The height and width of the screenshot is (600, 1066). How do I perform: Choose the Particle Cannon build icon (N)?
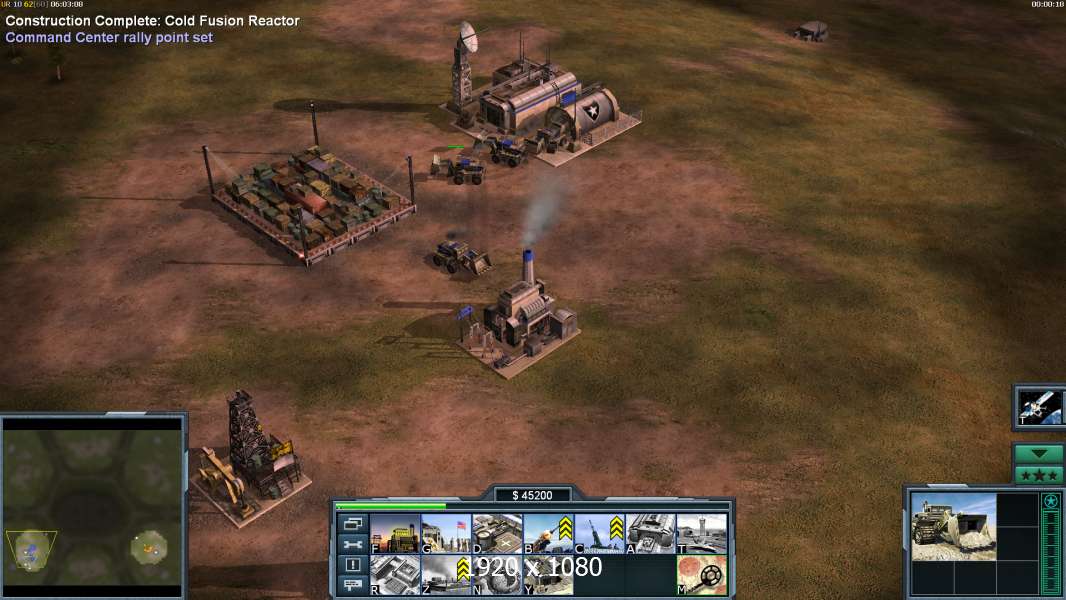pos(497,575)
